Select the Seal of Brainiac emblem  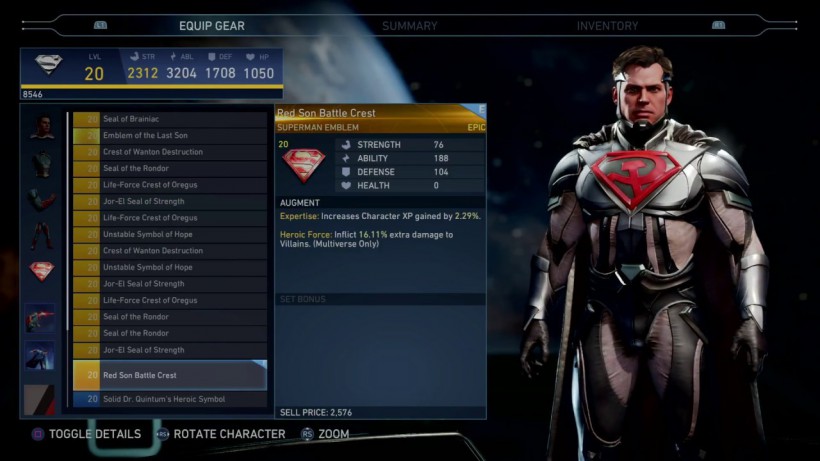(170, 119)
